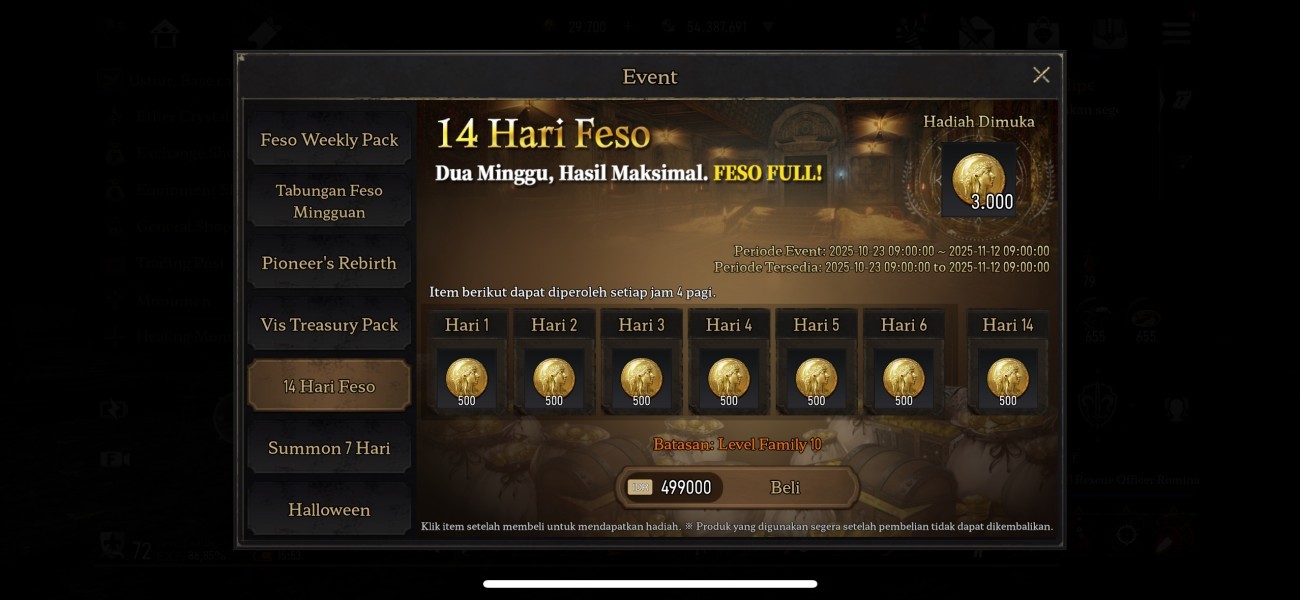Open the Vis Treasury Pack tab
This screenshot has height=600, width=1300.
coord(329,325)
